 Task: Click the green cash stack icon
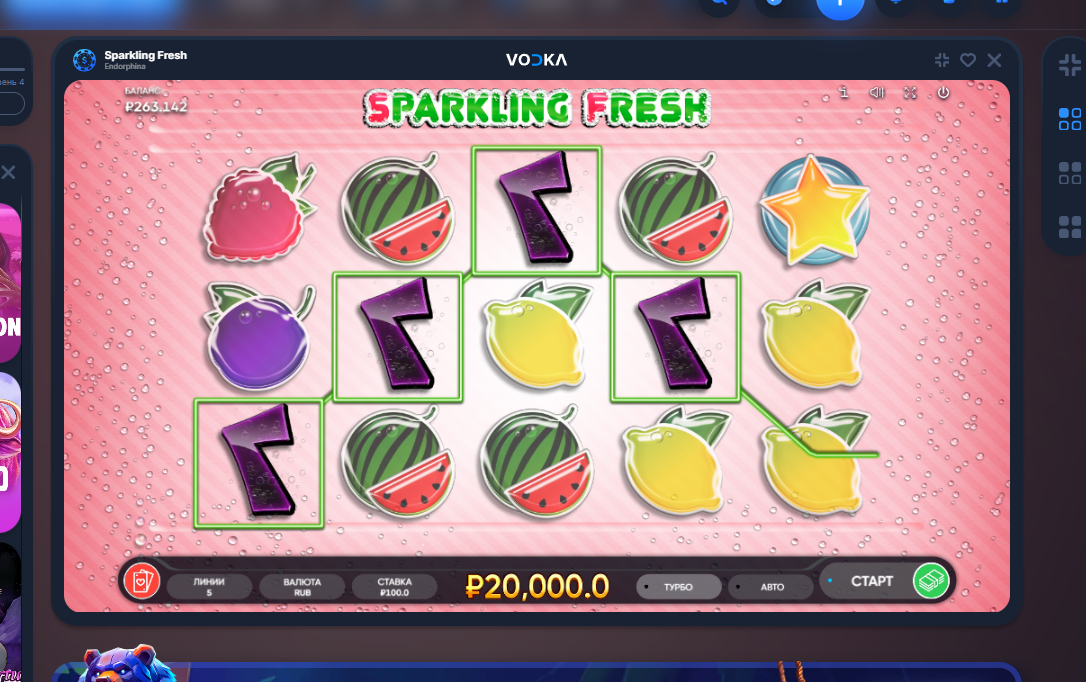931,581
